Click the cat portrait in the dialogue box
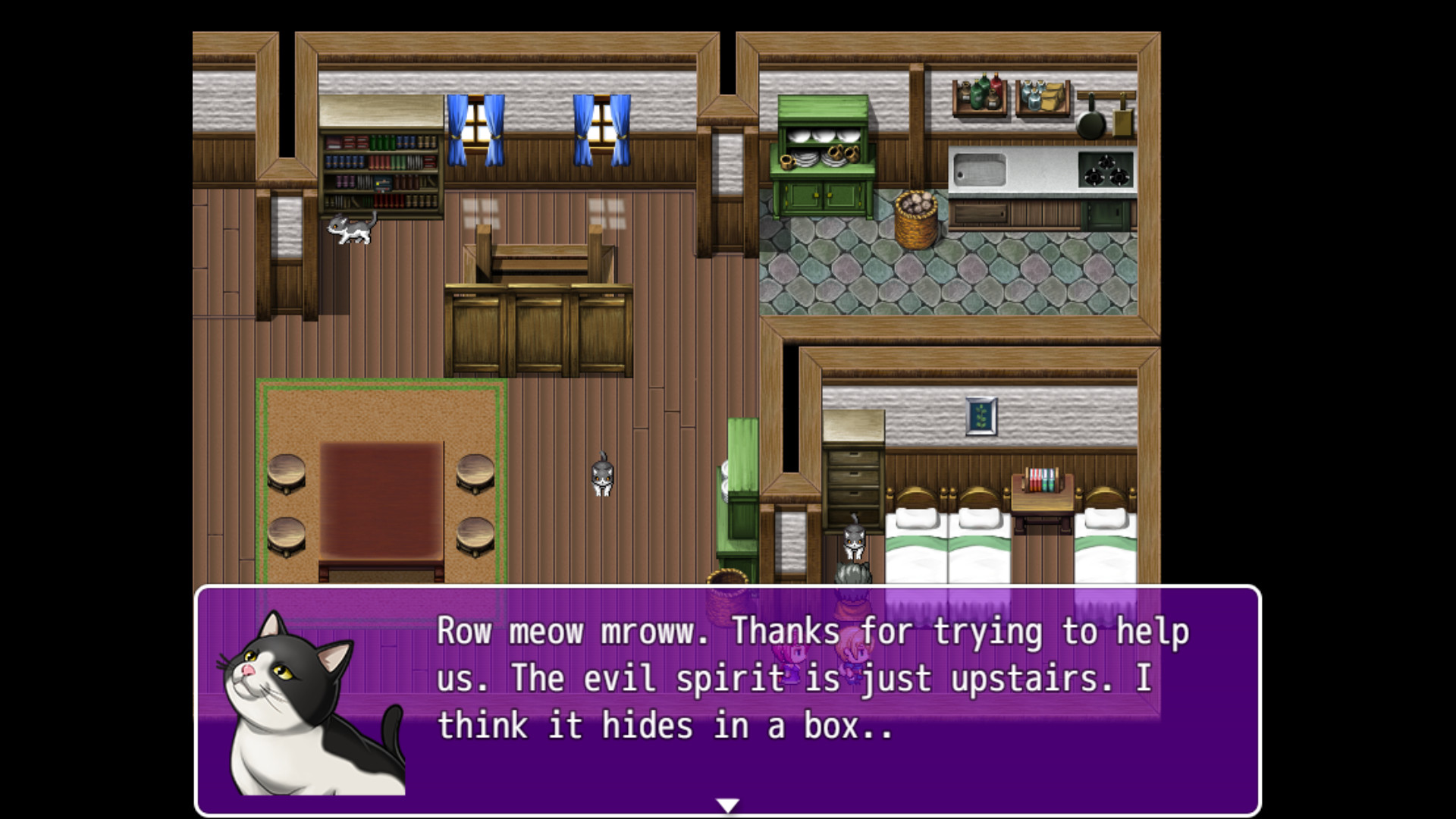1456x819 pixels. point(311,705)
